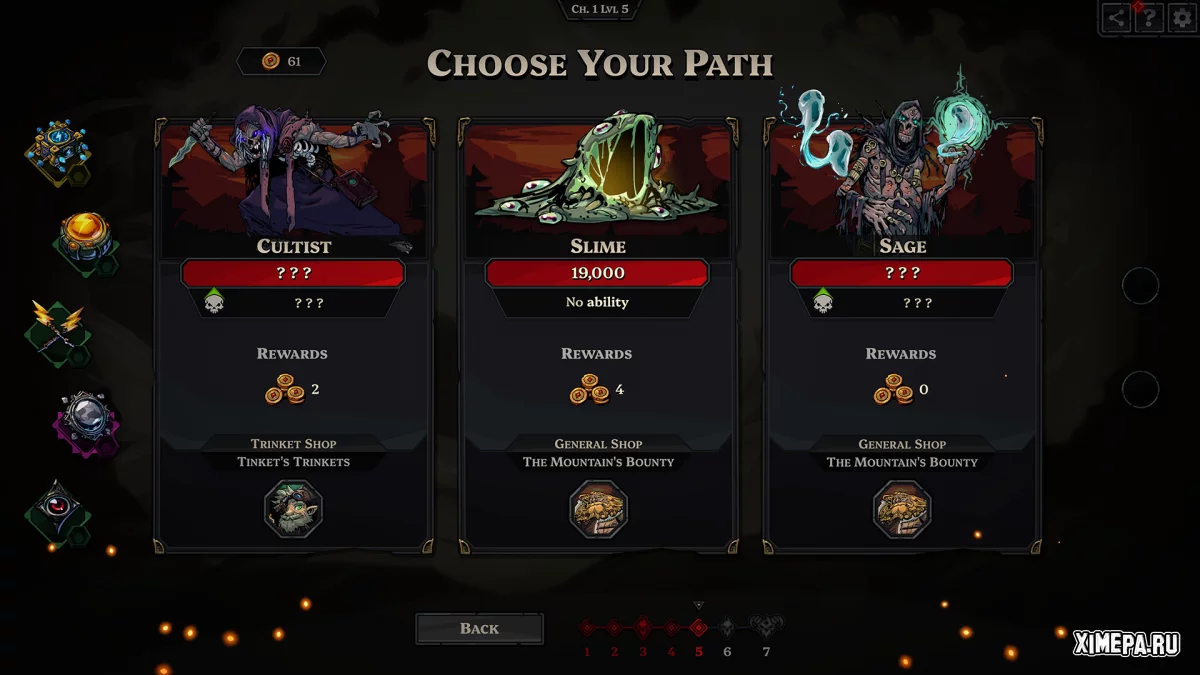Select level 3 skull marker on progress track
Image resolution: width=1200 pixels, height=675 pixels.
(642, 628)
